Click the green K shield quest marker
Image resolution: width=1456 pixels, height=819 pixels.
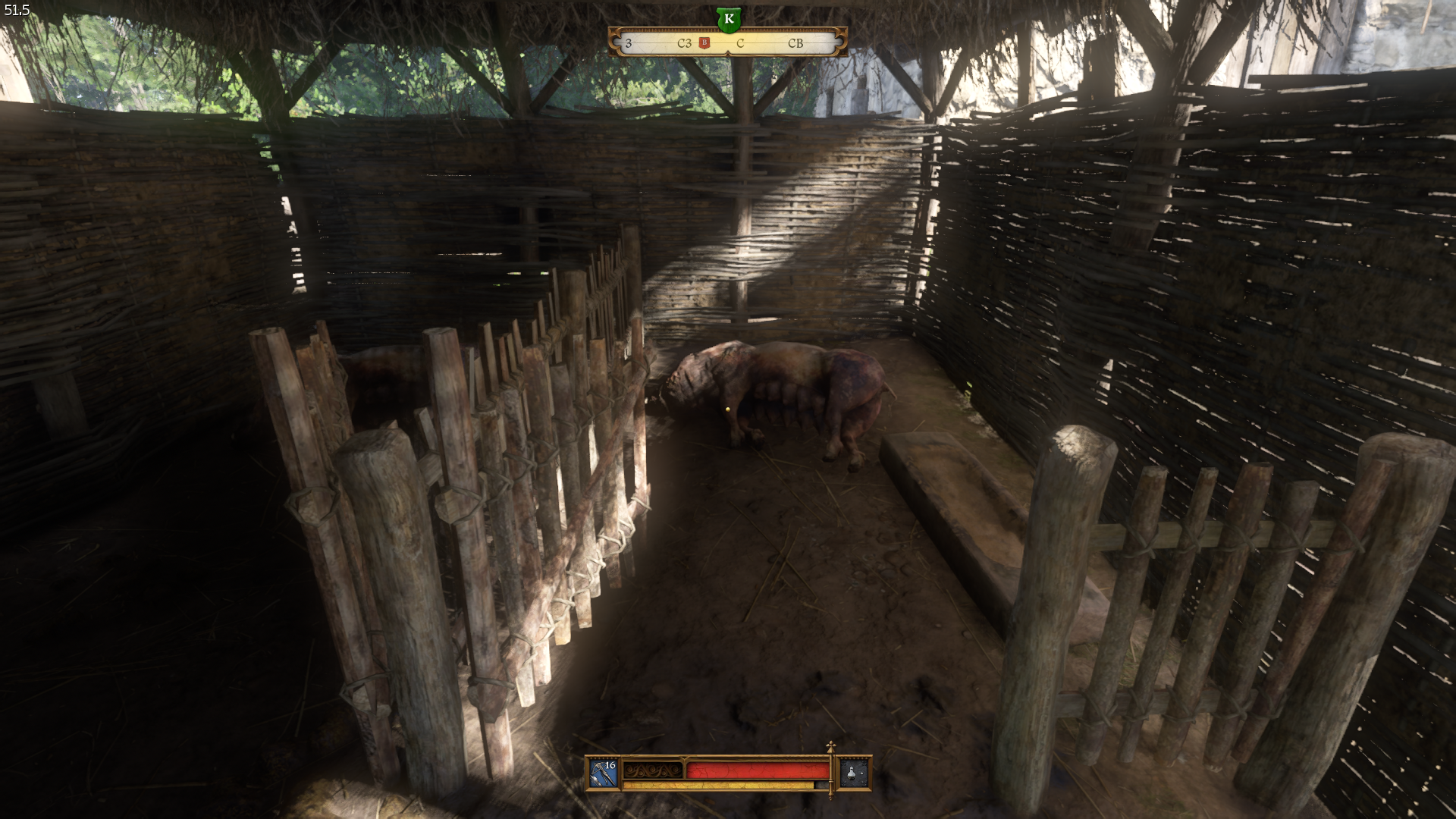[x=728, y=19]
